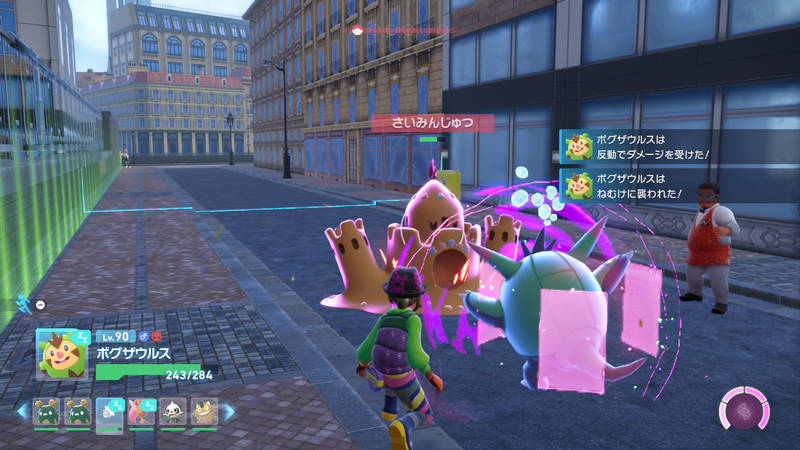Click the party bar's right arrow
Viewport: 800px width, 450px height.
click(x=228, y=411)
